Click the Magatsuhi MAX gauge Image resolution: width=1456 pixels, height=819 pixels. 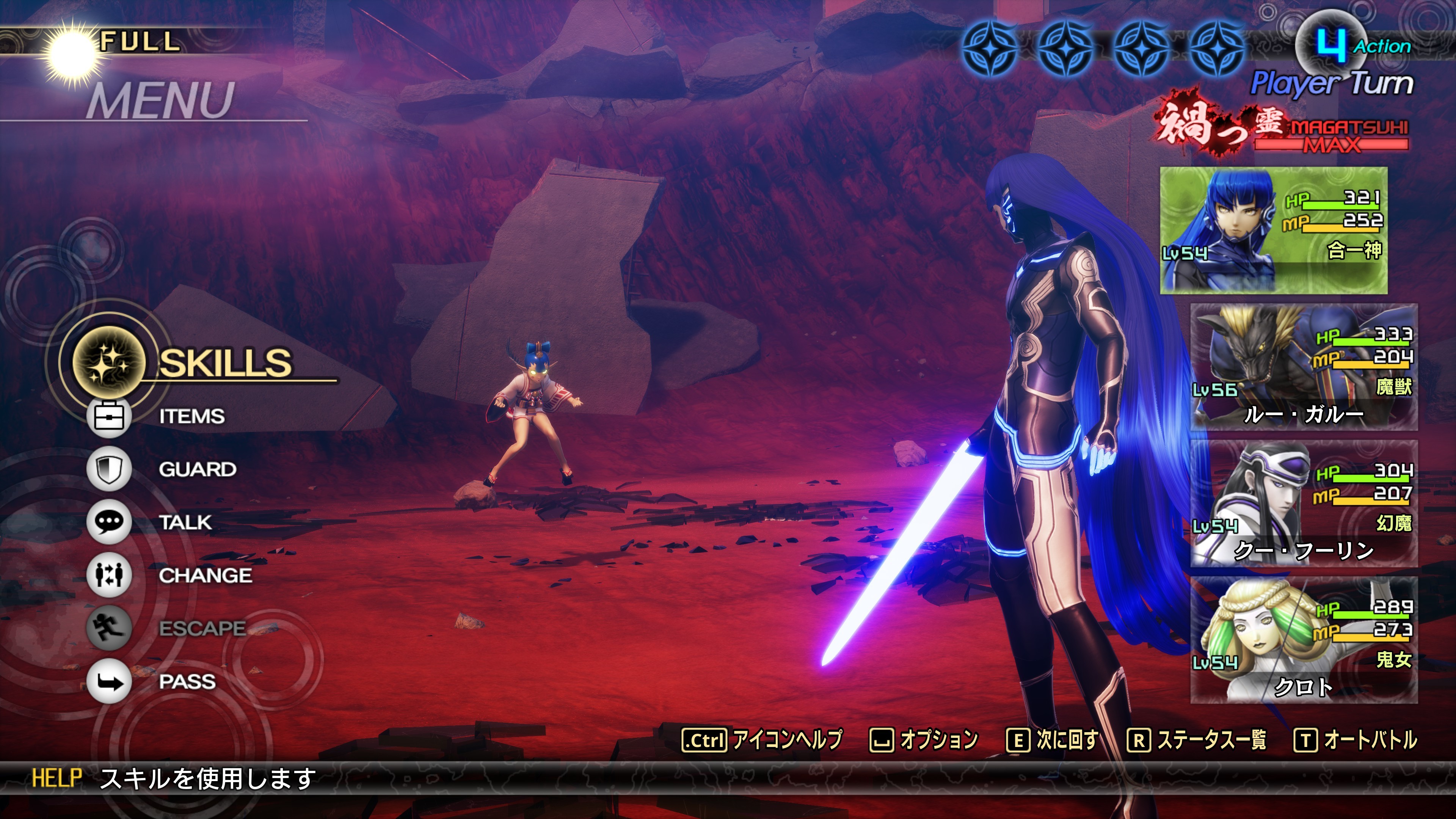(1330, 136)
